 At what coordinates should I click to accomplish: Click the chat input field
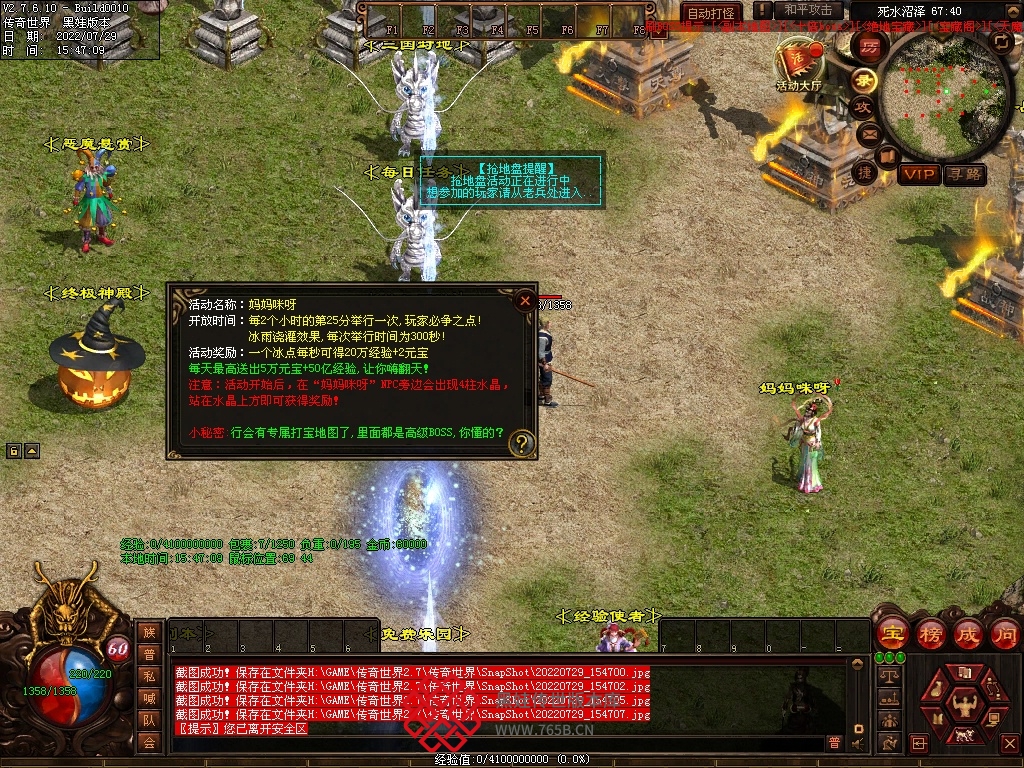point(500,743)
